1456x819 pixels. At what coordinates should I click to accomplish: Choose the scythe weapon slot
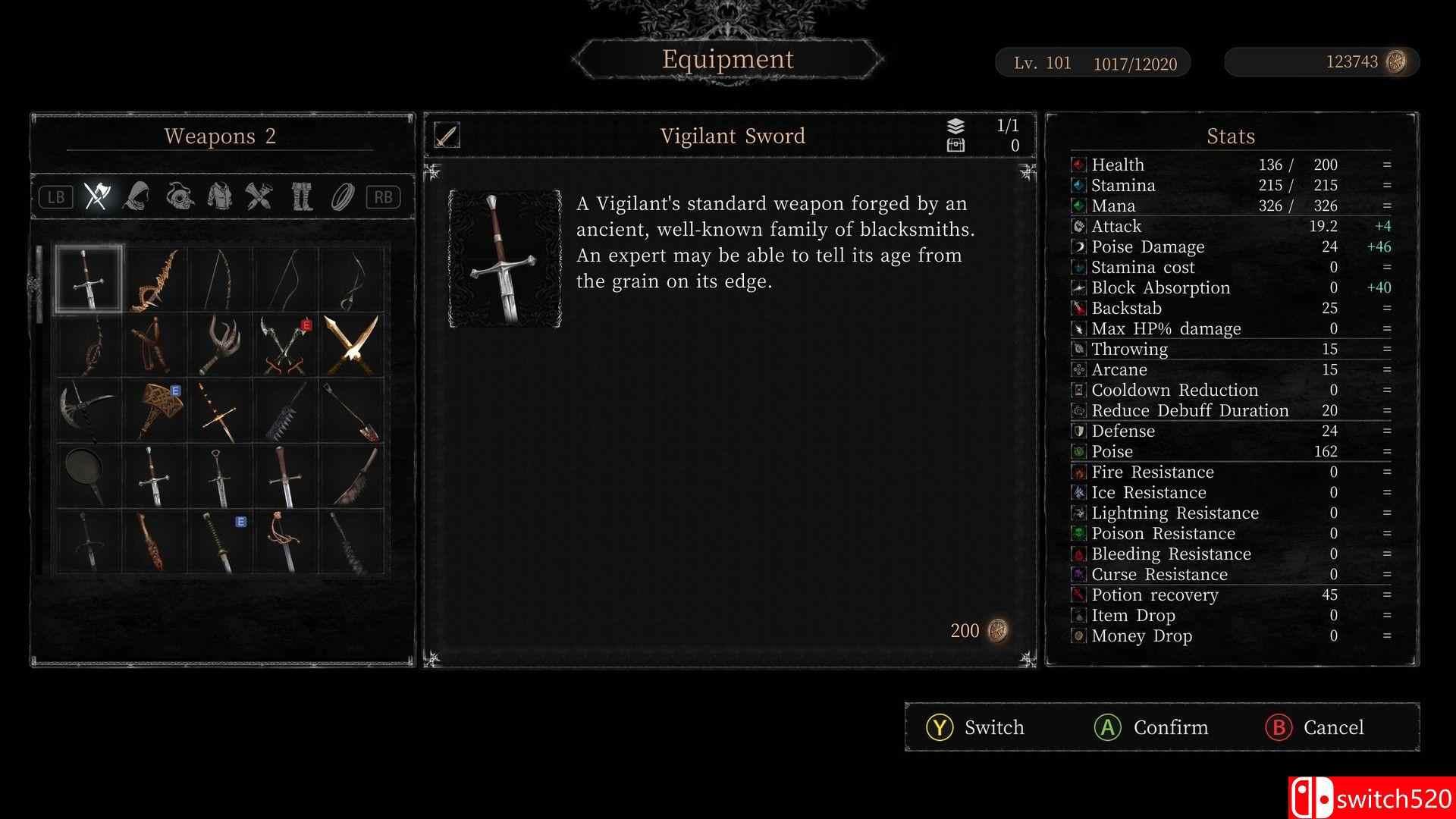89,411
